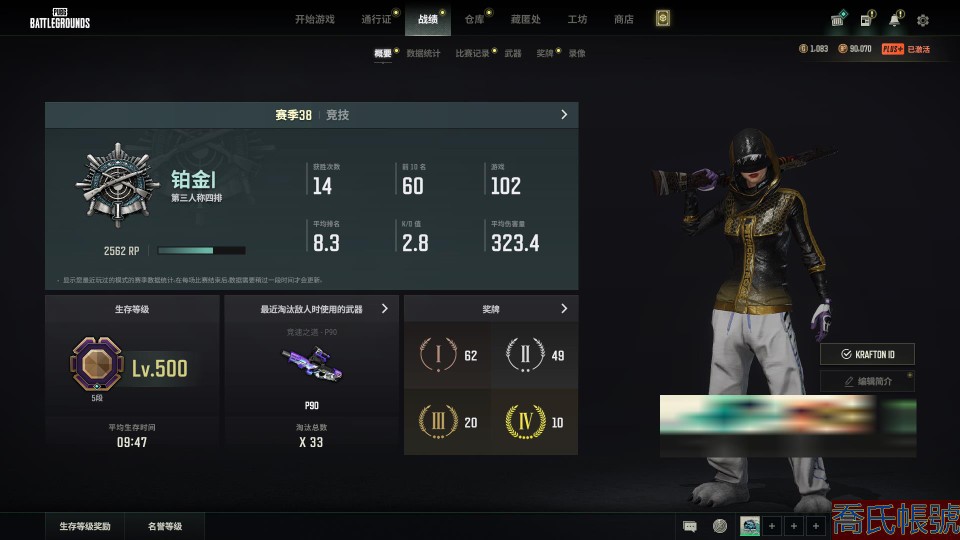Open the chat bubble icon
Image resolution: width=960 pixels, height=540 pixels.
[690, 526]
